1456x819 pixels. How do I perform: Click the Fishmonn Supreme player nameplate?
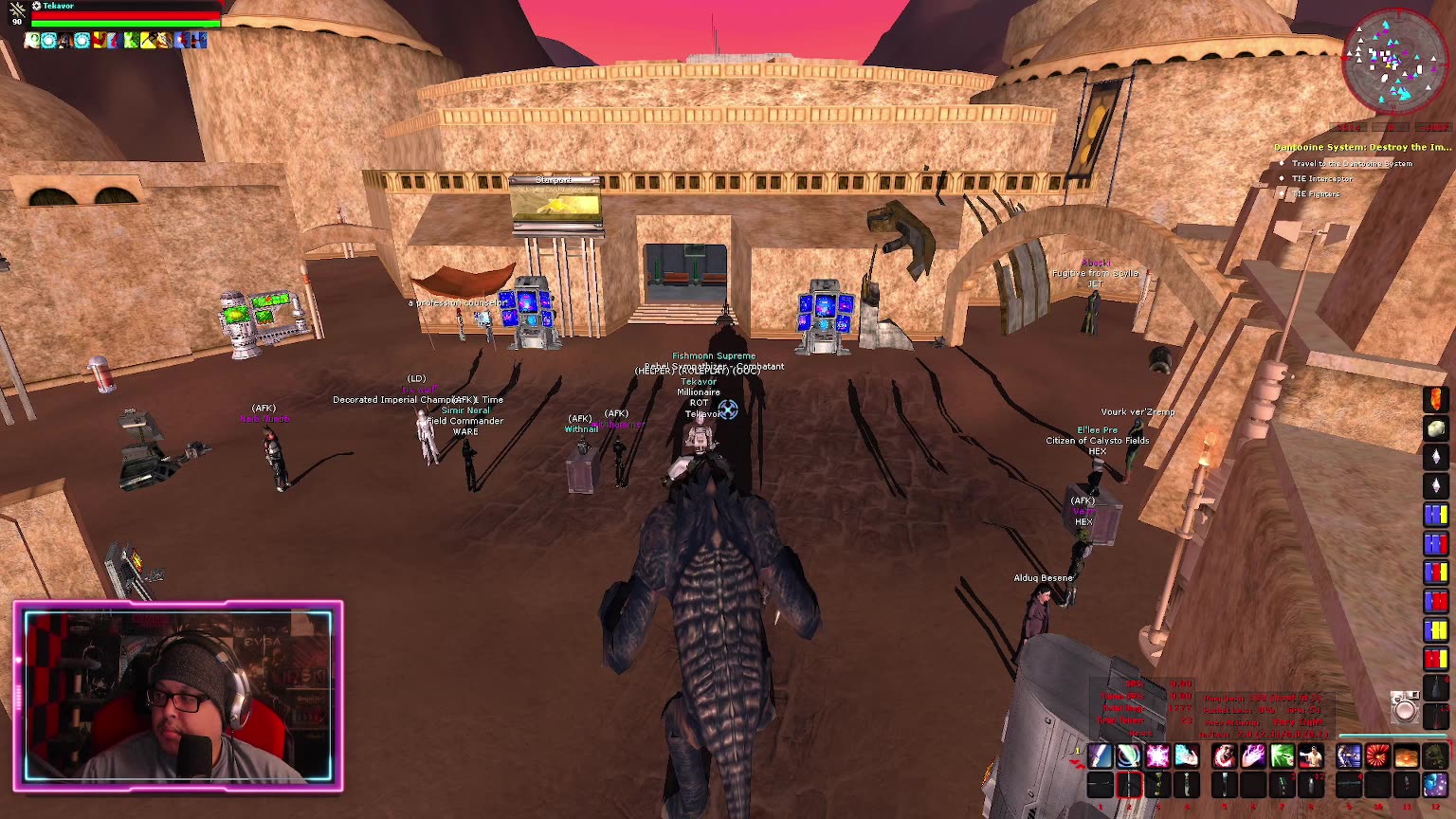point(714,355)
